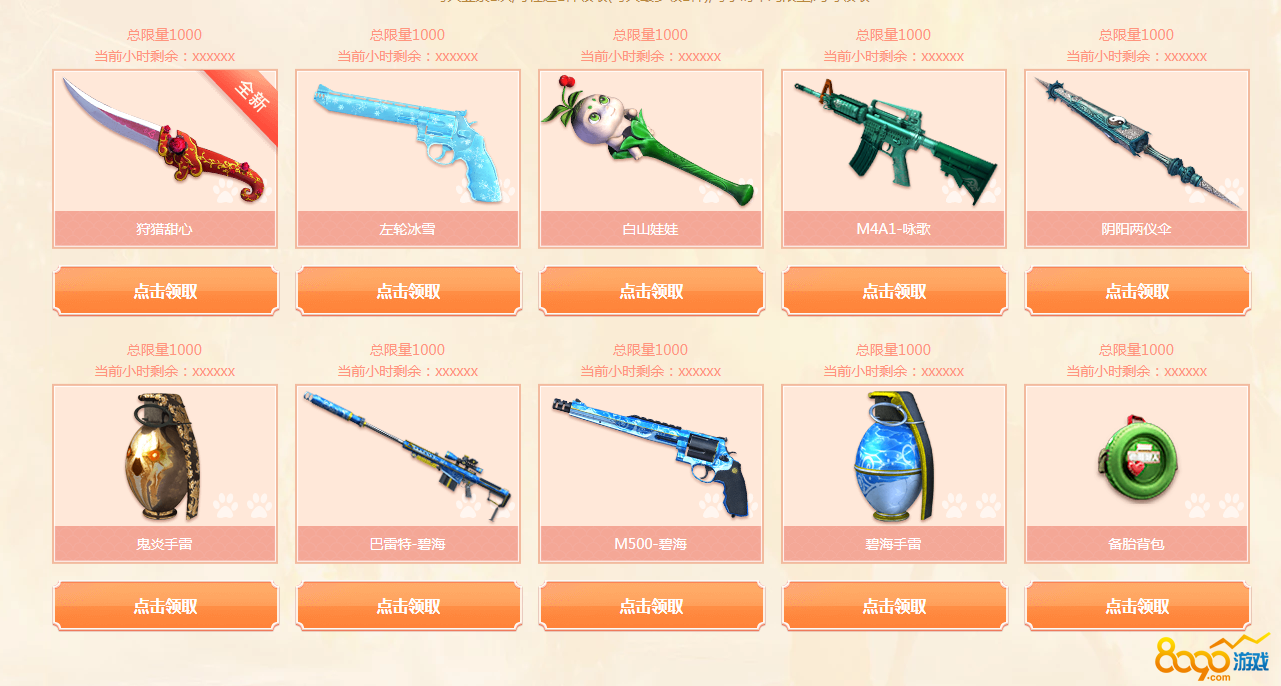Image resolution: width=1281 pixels, height=686 pixels.
Task: Claim the 备胎背包 reward
Action: pyautogui.click(x=1137, y=606)
